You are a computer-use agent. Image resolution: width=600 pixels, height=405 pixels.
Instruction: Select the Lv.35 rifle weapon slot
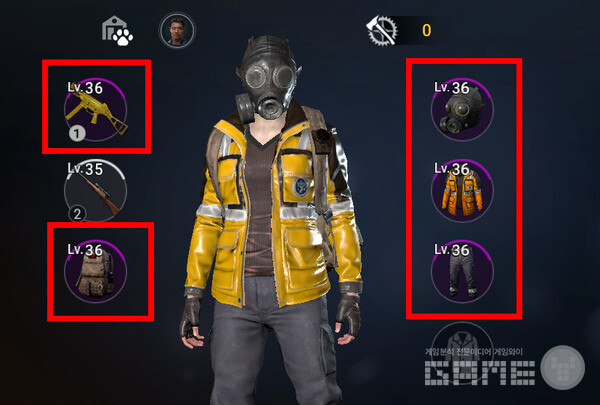pos(95,189)
